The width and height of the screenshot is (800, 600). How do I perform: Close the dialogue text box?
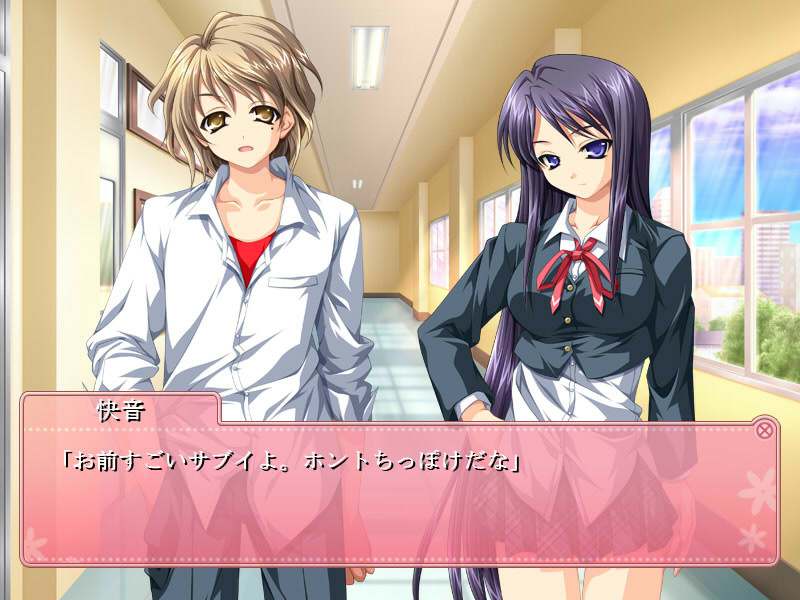pos(764,430)
